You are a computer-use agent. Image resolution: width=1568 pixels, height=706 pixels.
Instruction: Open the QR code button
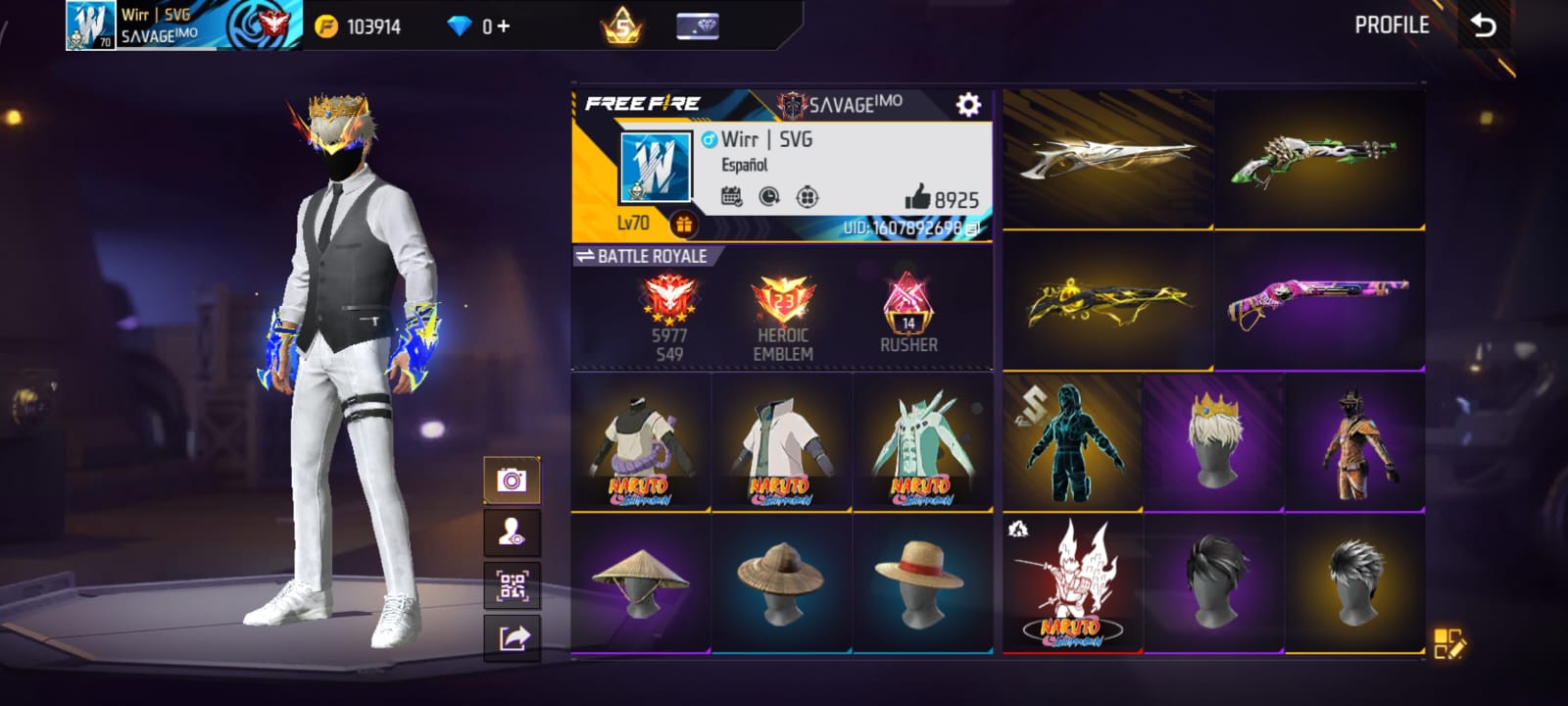513,586
